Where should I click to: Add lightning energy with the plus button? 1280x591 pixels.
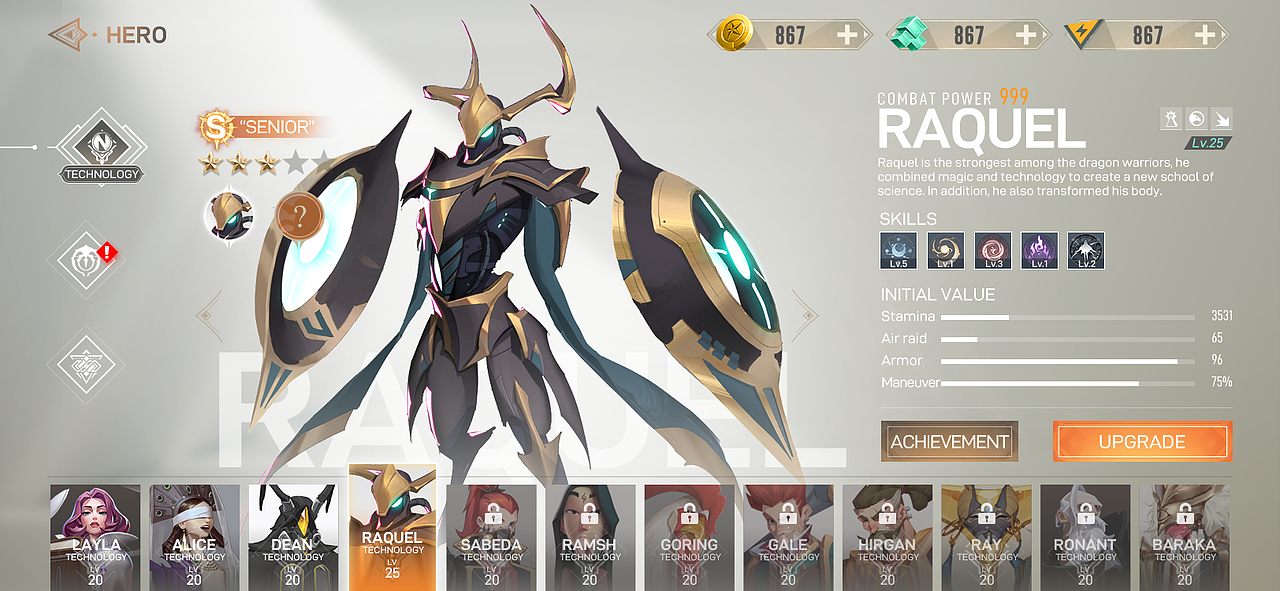pyautogui.click(x=1207, y=36)
